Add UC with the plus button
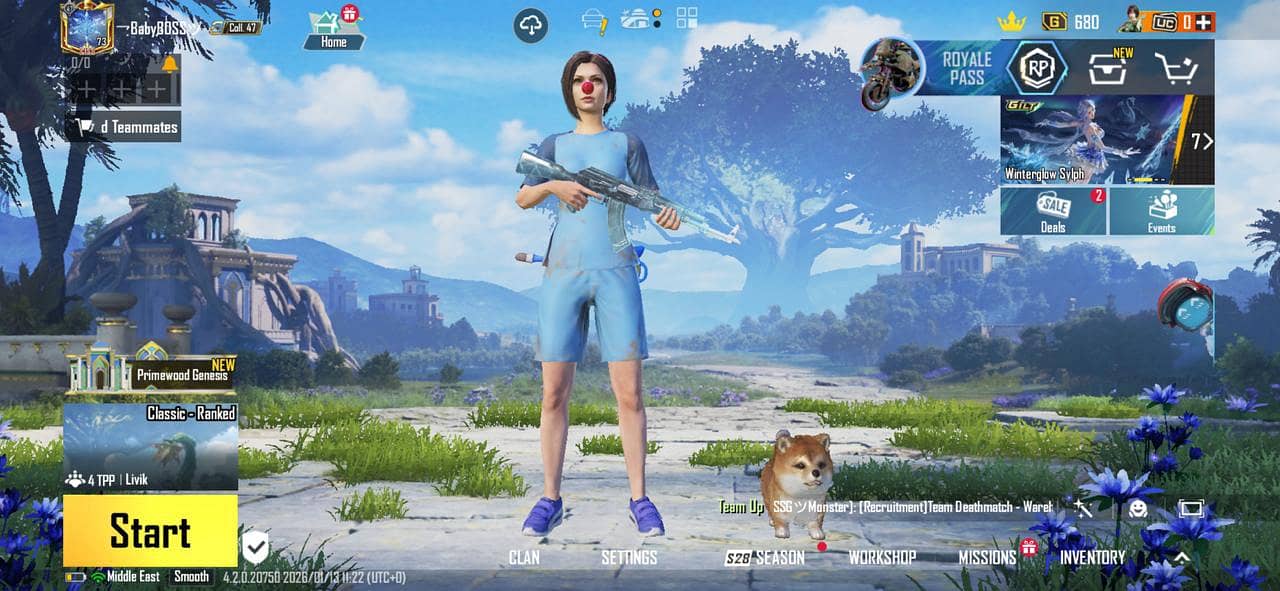The height and width of the screenshot is (591, 1280). pos(1205,22)
